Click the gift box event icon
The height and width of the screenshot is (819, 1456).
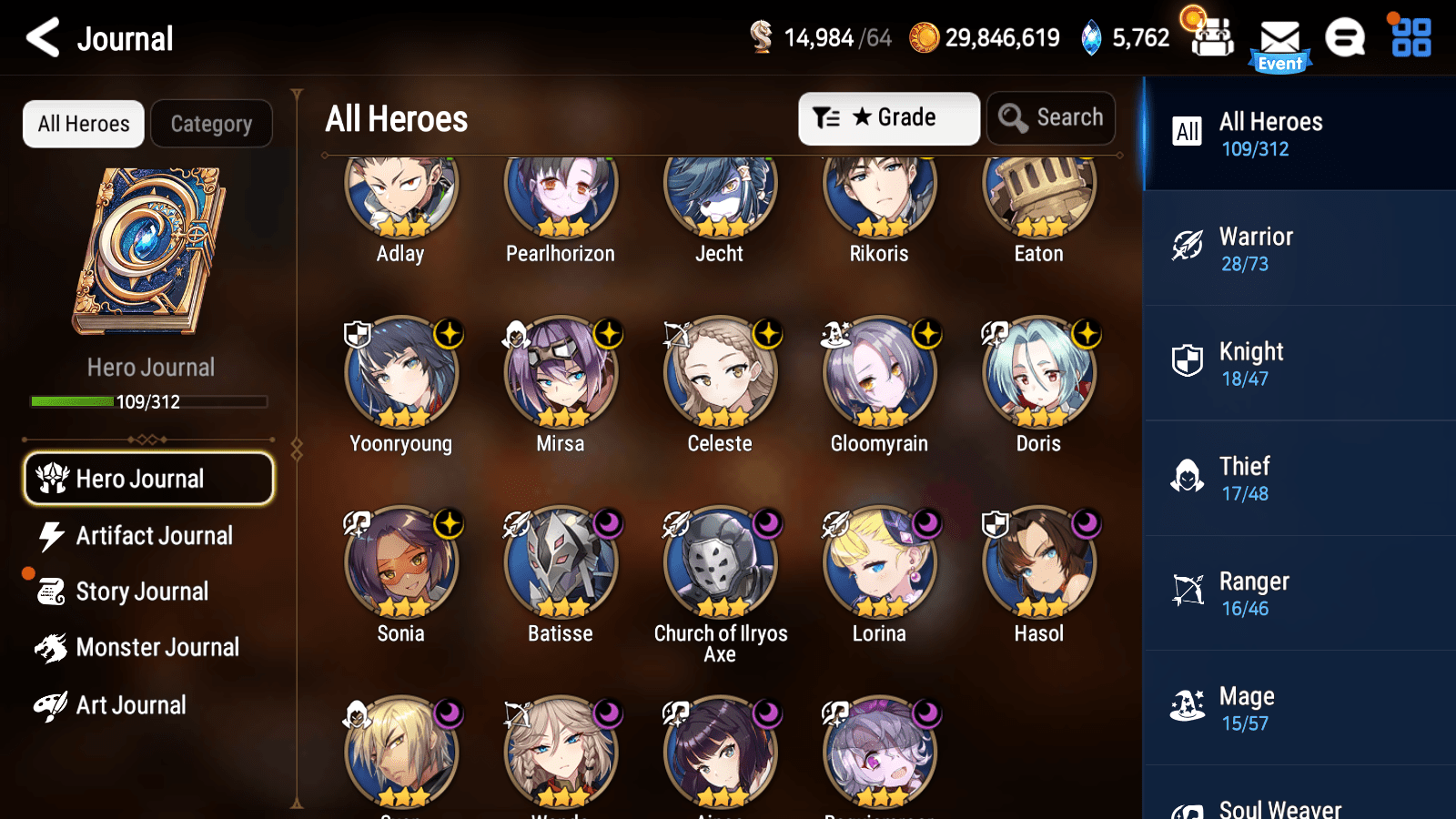(1210, 38)
